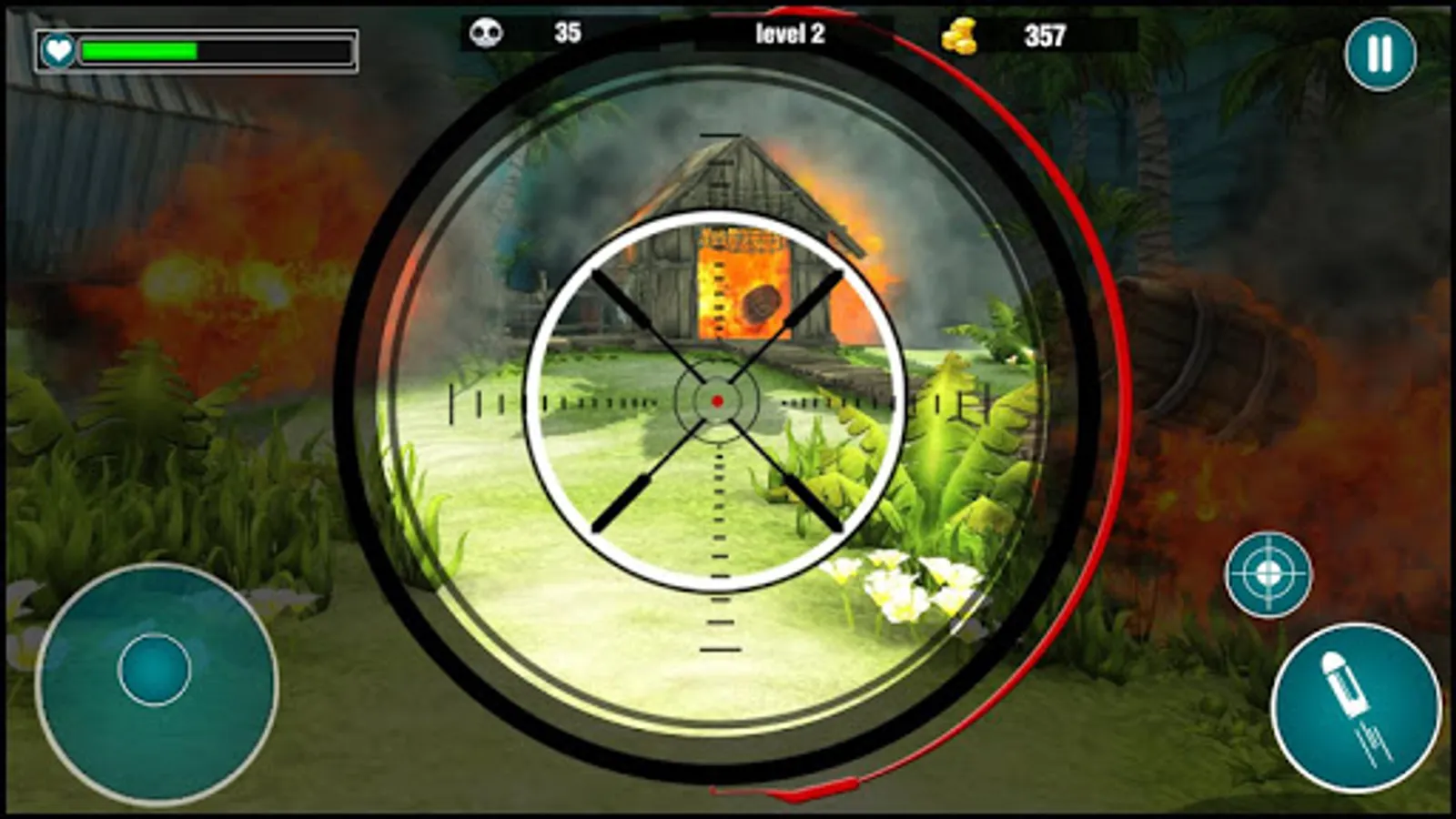Tap the skull kill counter icon
The height and width of the screenshot is (819, 1456).
[x=488, y=34]
